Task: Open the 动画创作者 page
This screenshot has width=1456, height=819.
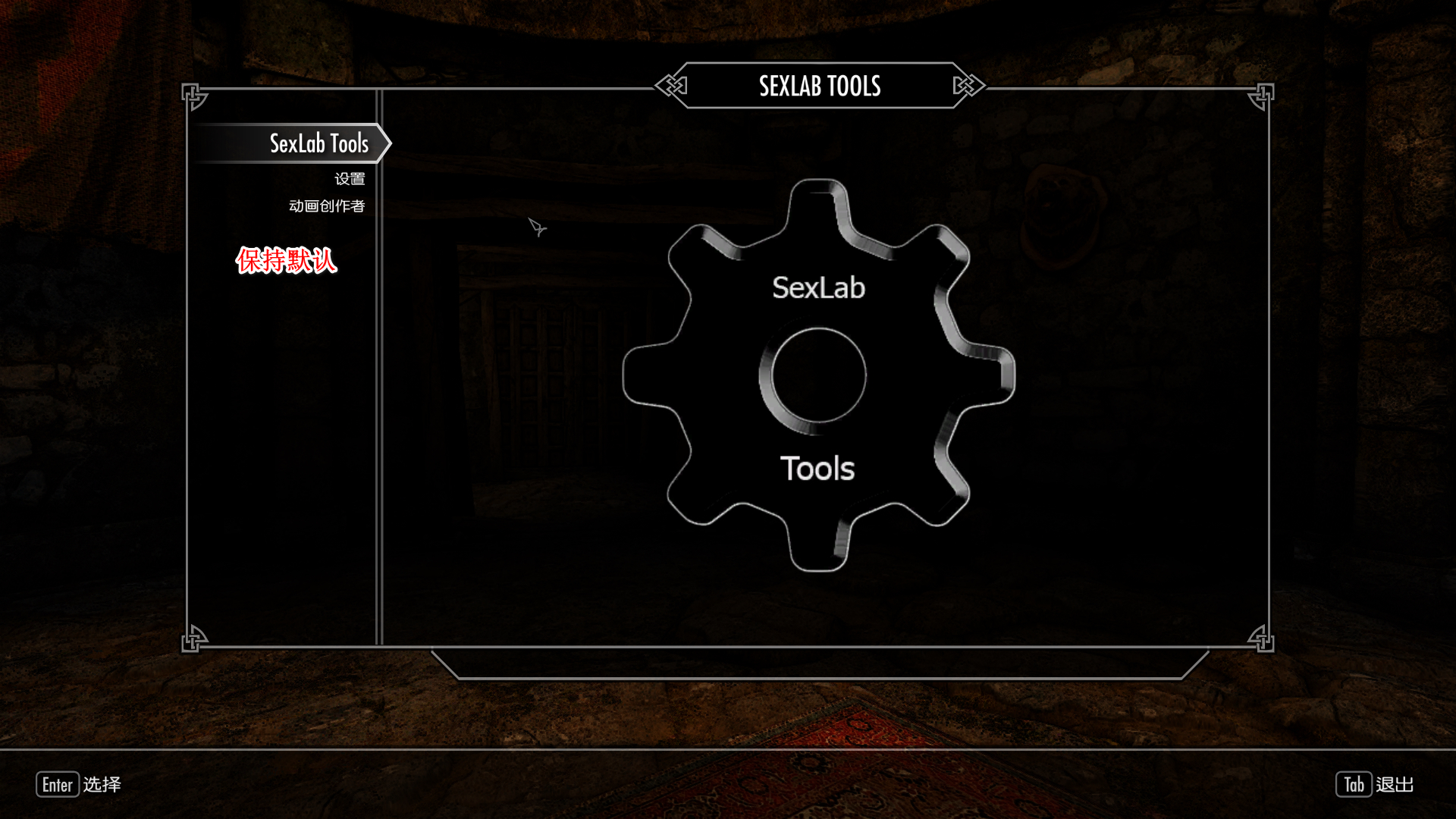Action: coord(327,206)
